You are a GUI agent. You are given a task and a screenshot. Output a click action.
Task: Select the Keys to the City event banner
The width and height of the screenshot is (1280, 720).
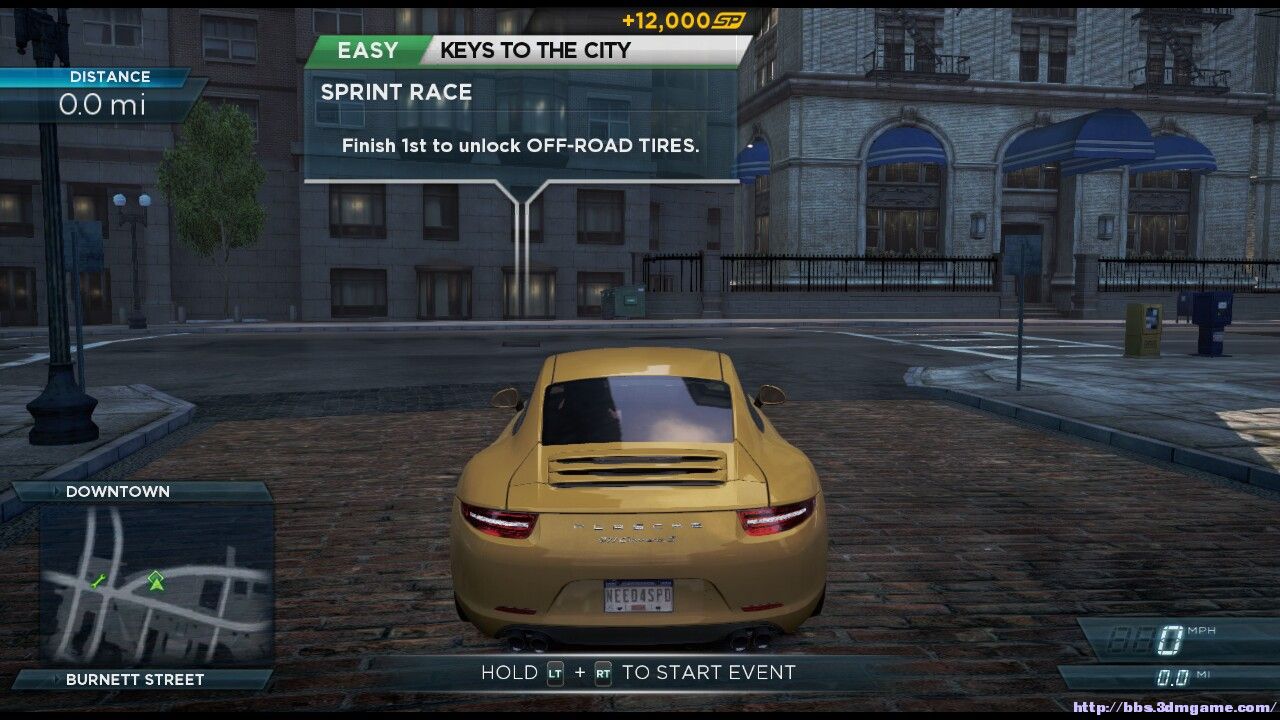click(535, 50)
